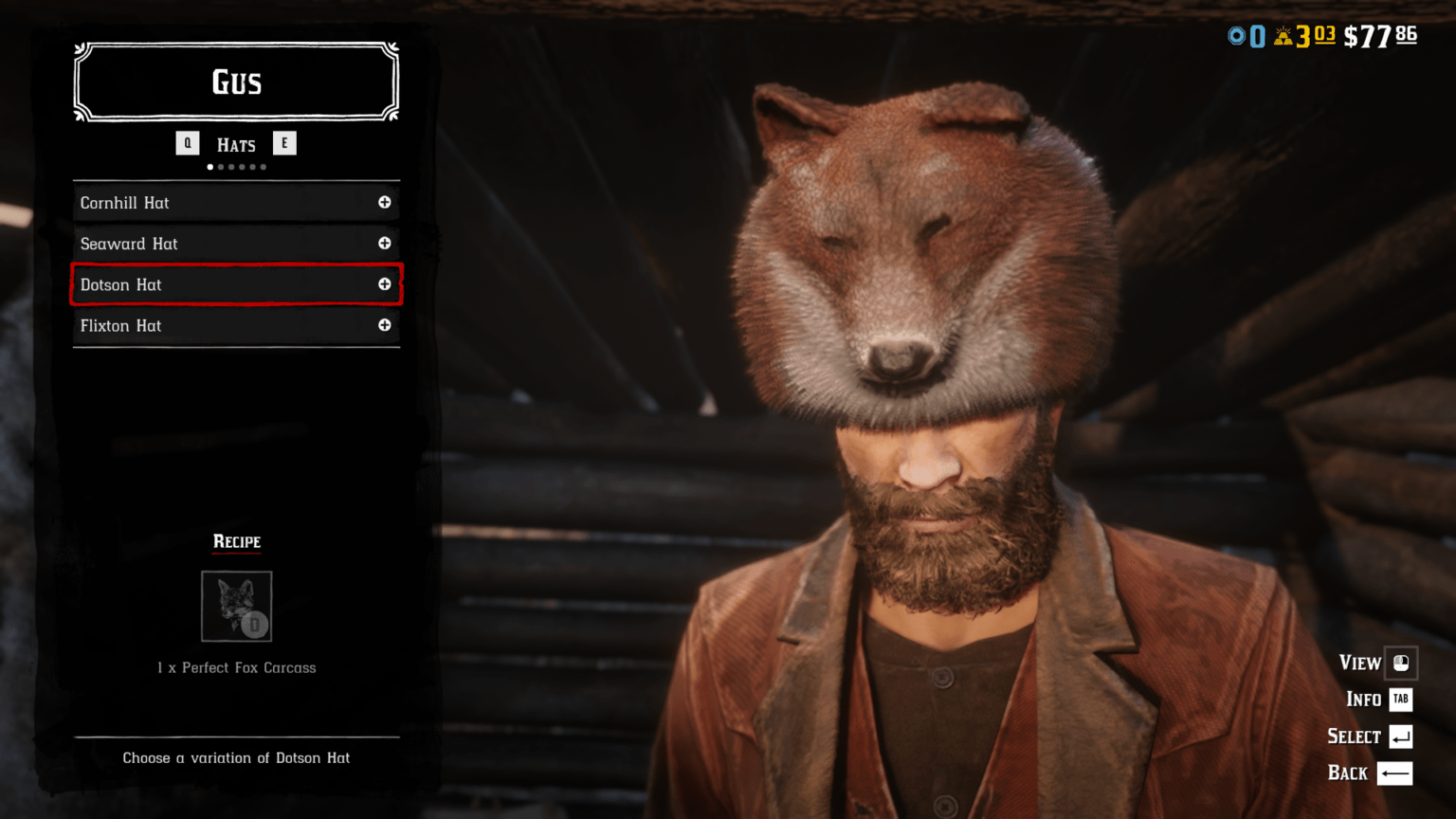Click the page indicator dots under Hats

coord(236,167)
